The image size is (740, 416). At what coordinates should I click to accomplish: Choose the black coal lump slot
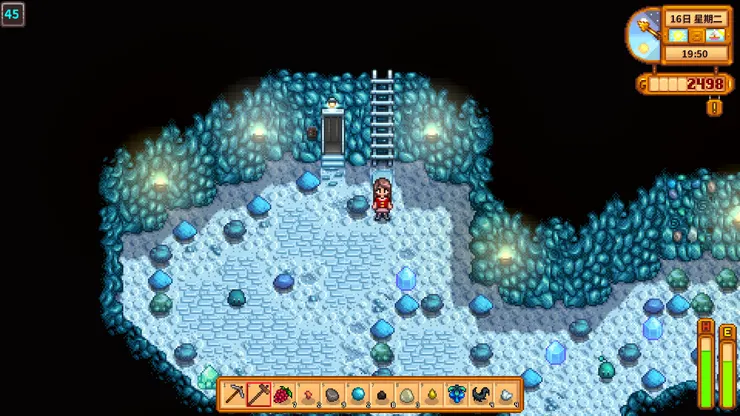pos(381,393)
